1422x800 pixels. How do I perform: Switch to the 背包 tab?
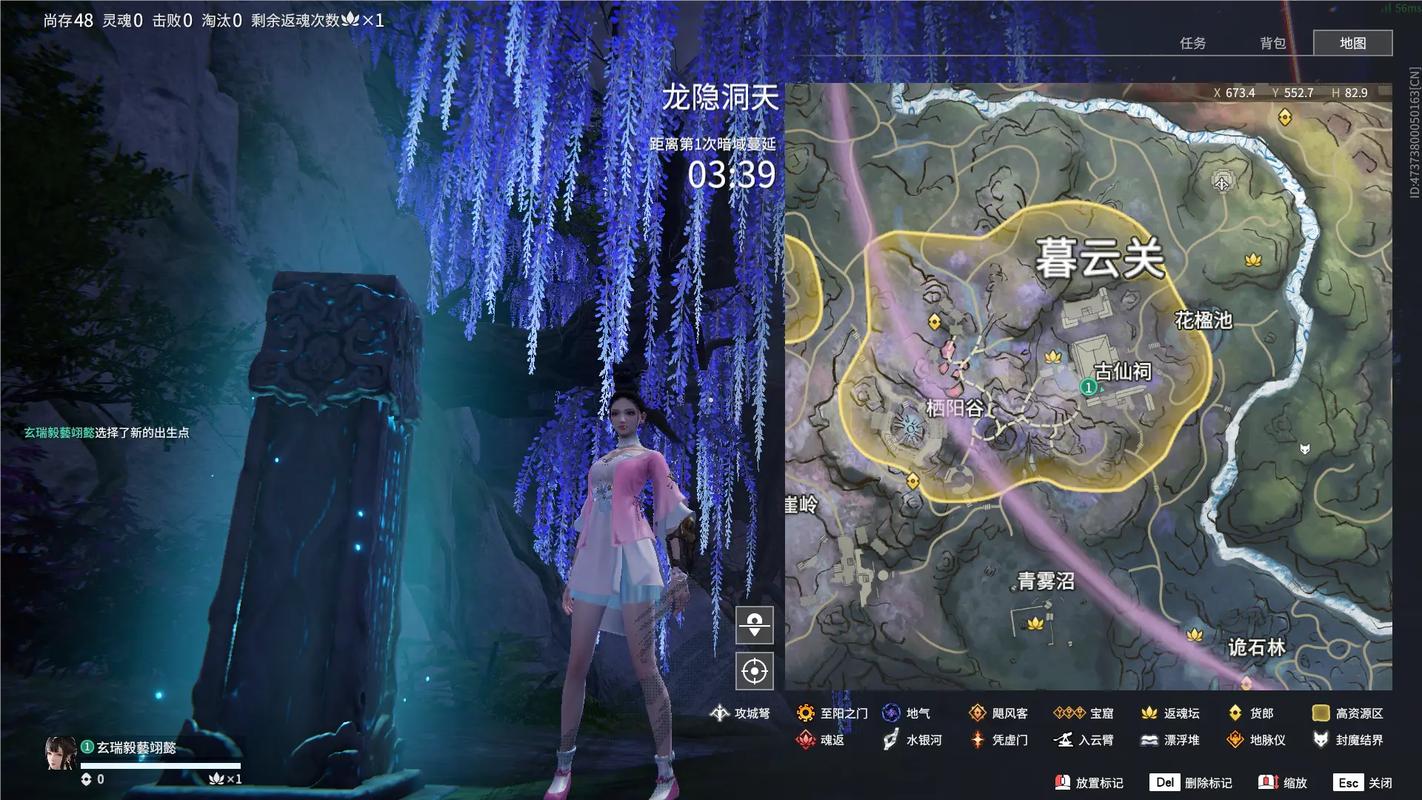[x=1272, y=43]
